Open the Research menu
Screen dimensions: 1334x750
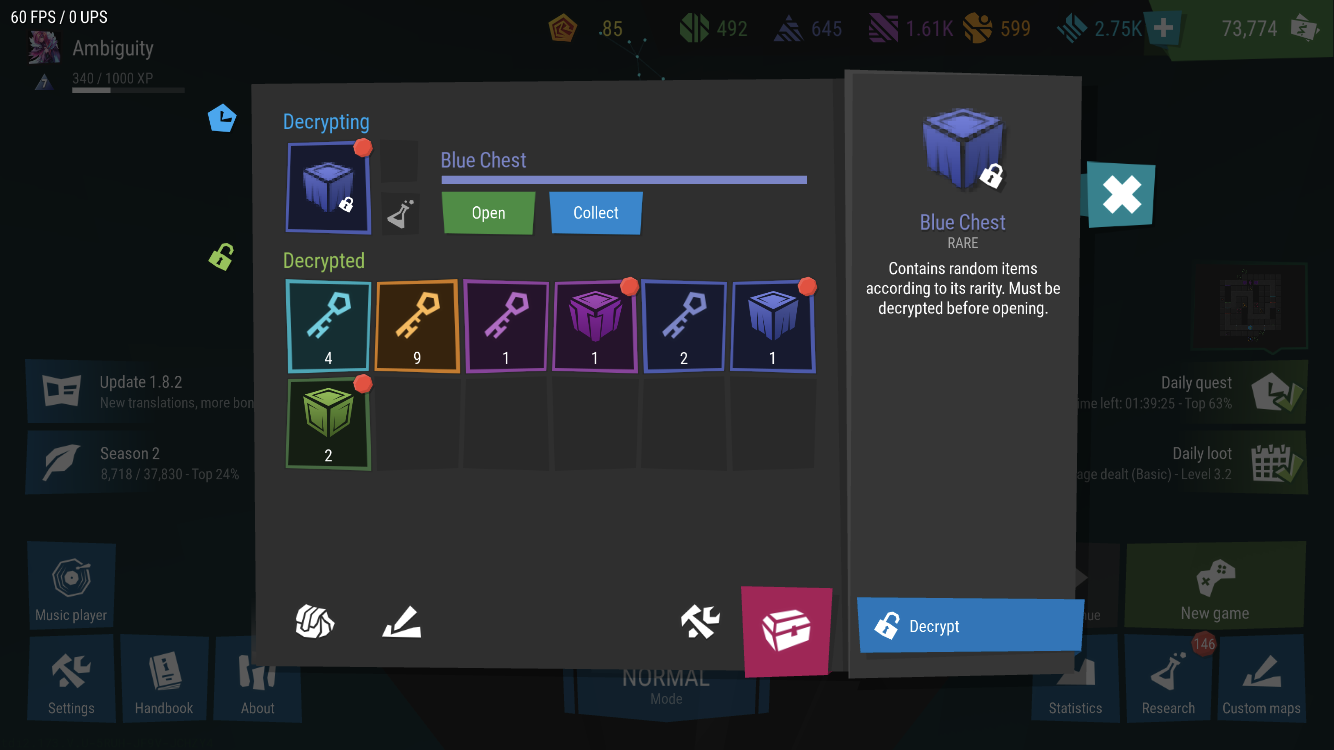tap(1168, 680)
